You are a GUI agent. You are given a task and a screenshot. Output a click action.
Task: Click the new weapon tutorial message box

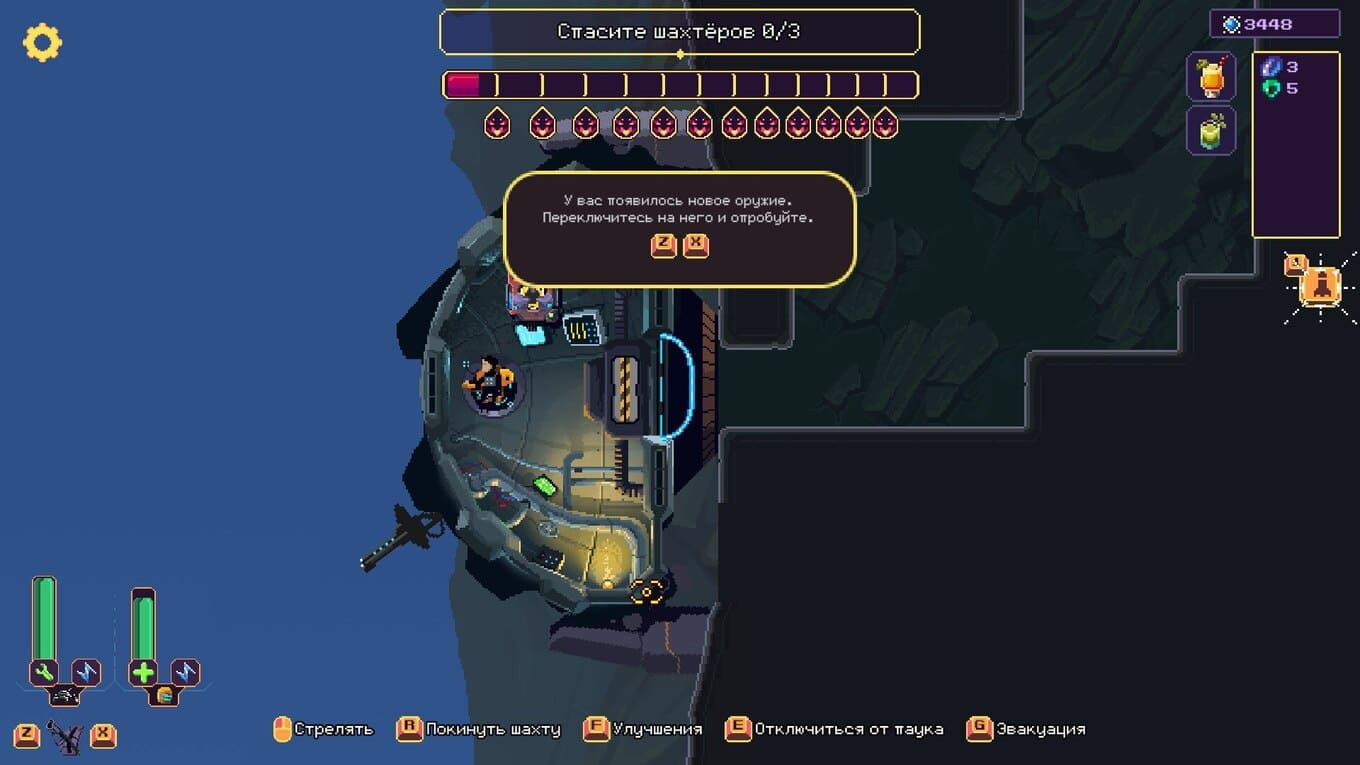[679, 229]
